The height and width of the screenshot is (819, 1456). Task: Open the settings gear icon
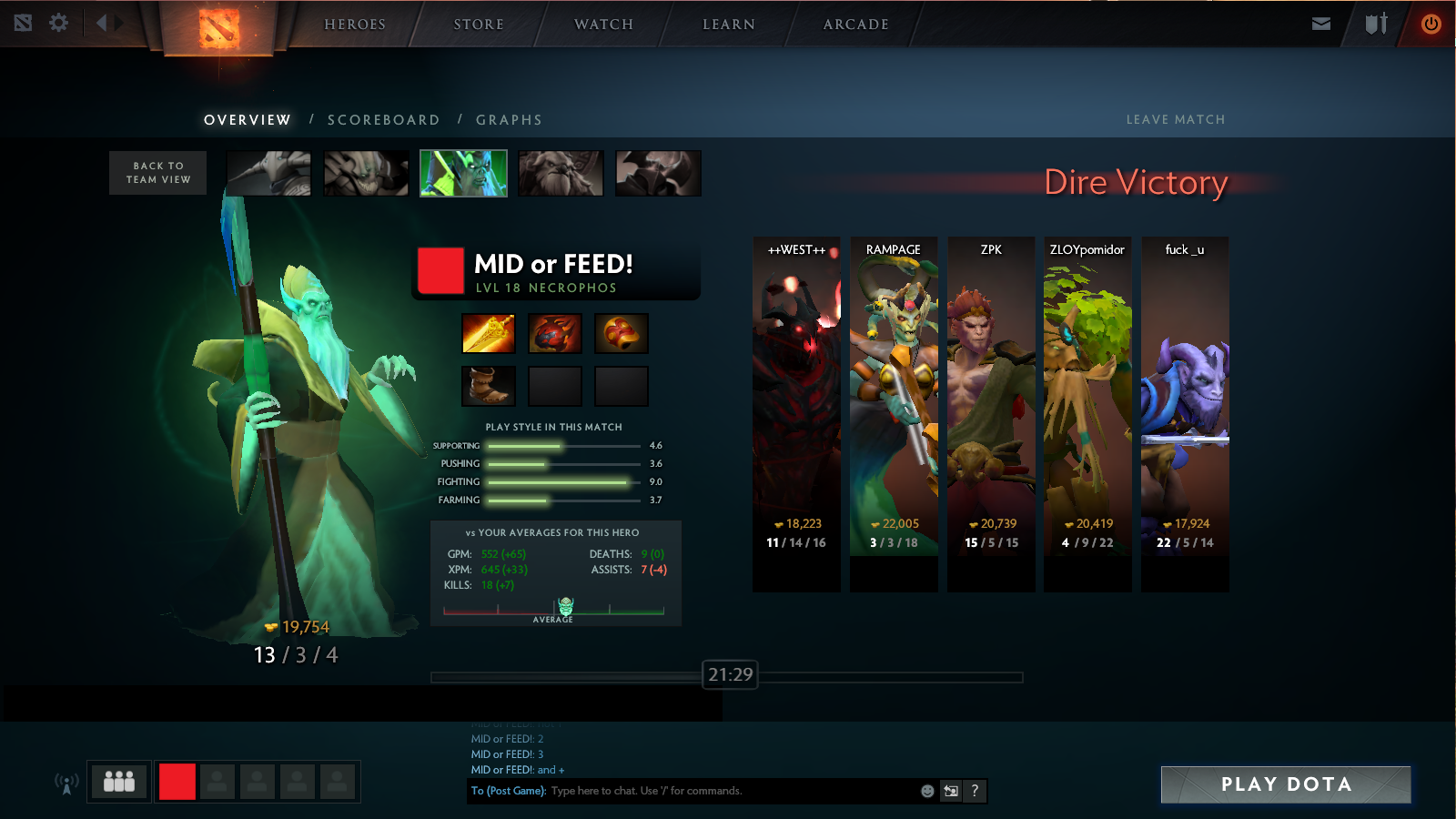pyautogui.click(x=59, y=23)
